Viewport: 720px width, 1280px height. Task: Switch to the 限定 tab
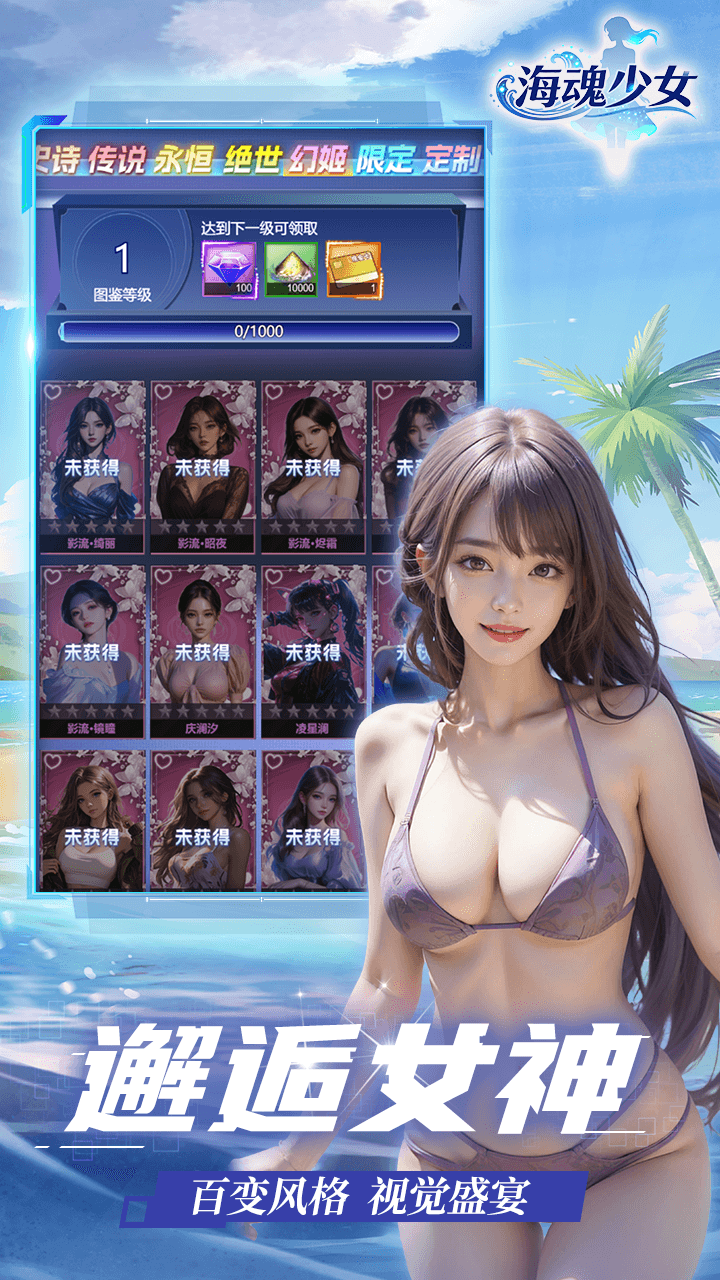pos(386,159)
